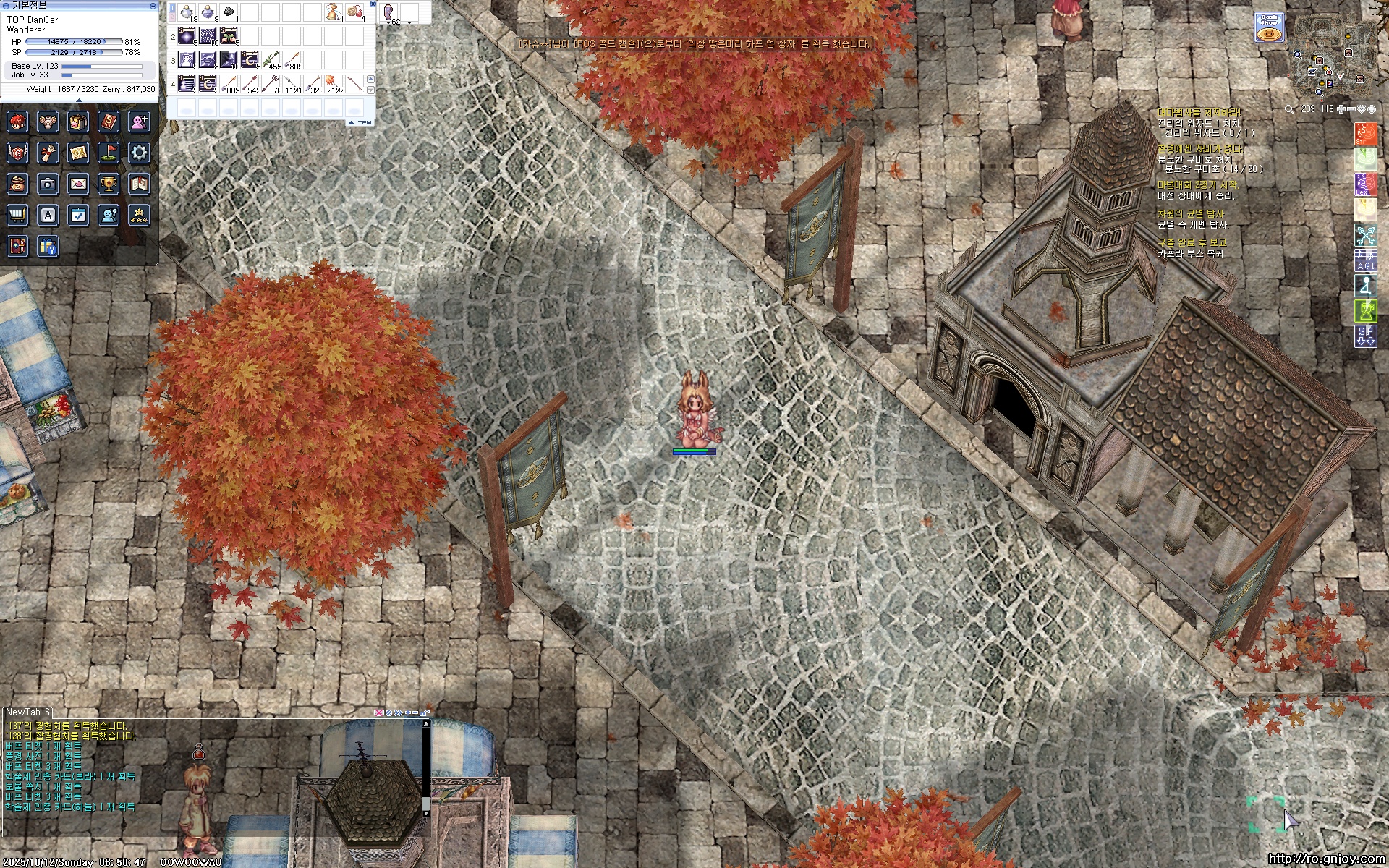The width and height of the screenshot is (1389, 868).
Task: Open the zeny money bag icon
Action: pyautogui.click(x=17, y=184)
